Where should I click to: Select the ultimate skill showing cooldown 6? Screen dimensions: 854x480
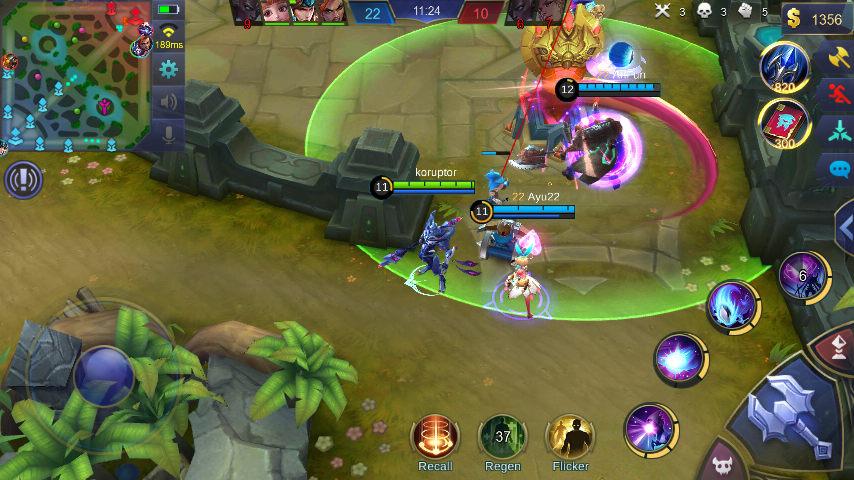803,274
